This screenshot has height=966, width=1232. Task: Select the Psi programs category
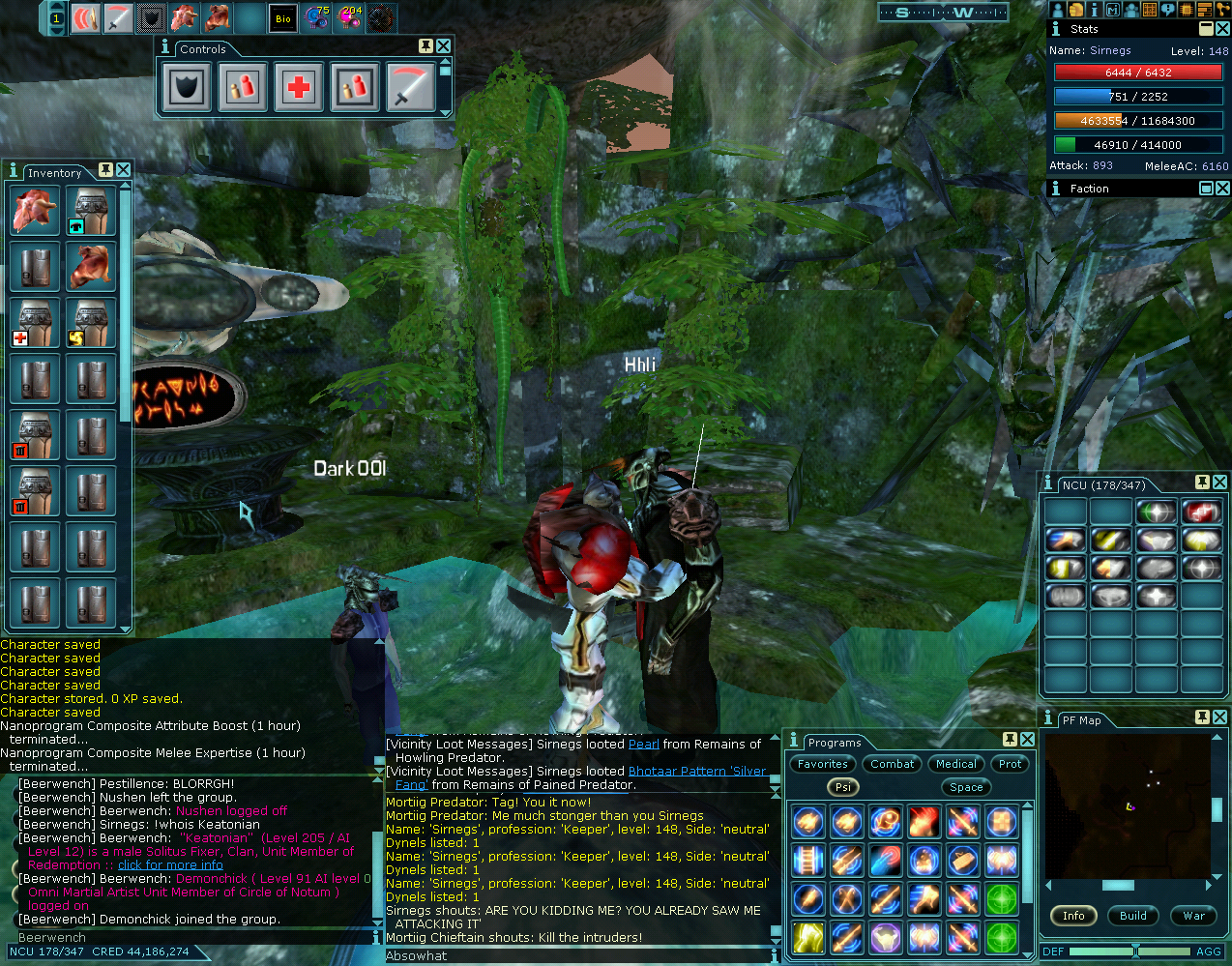[843, 787]
